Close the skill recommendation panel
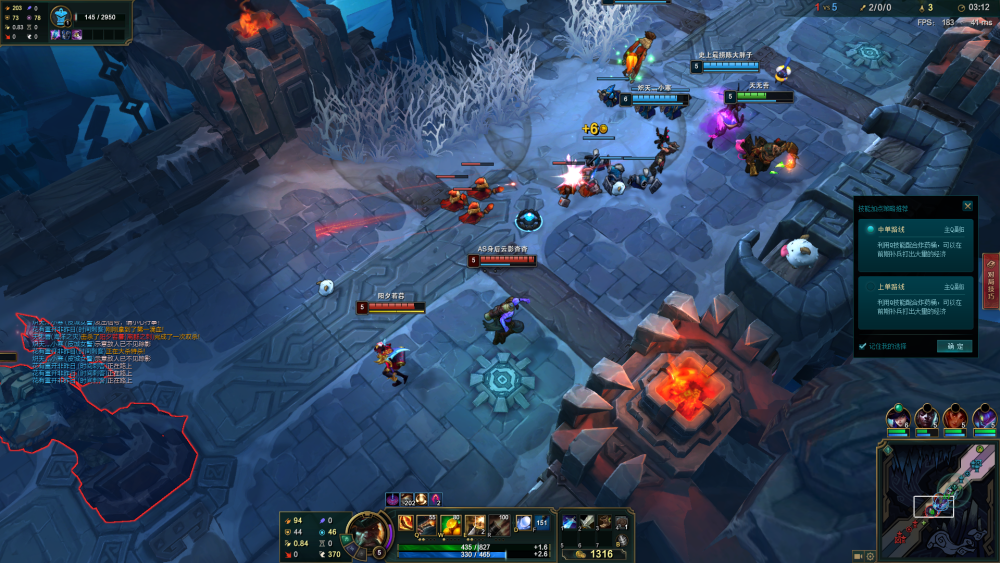Screen dimensions: 1000x563 click(967, 206)
